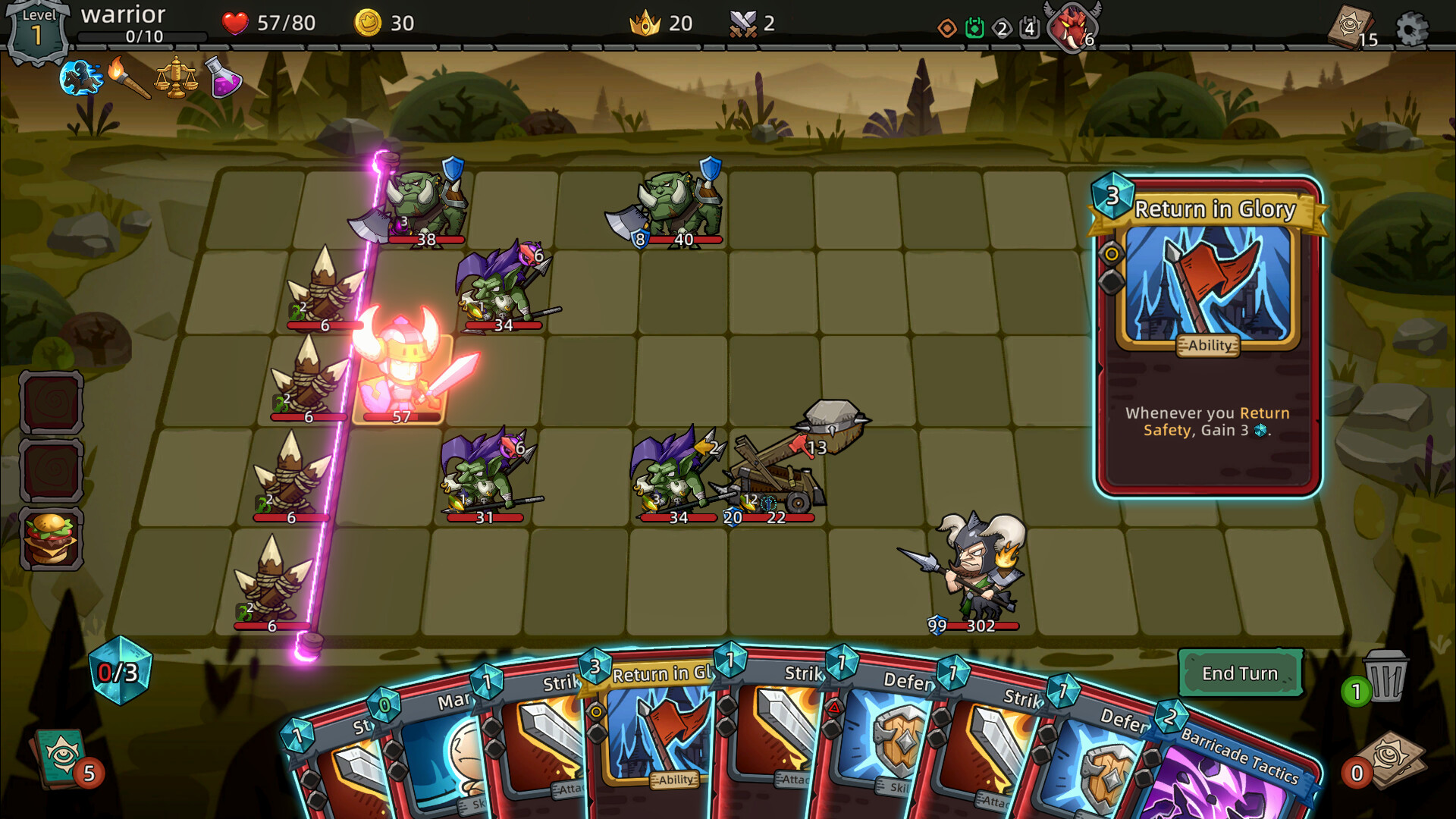Click the red demon boss icon
Image resolution: width=1456 pixels, height=819 pixels.
pos(1072,27)
